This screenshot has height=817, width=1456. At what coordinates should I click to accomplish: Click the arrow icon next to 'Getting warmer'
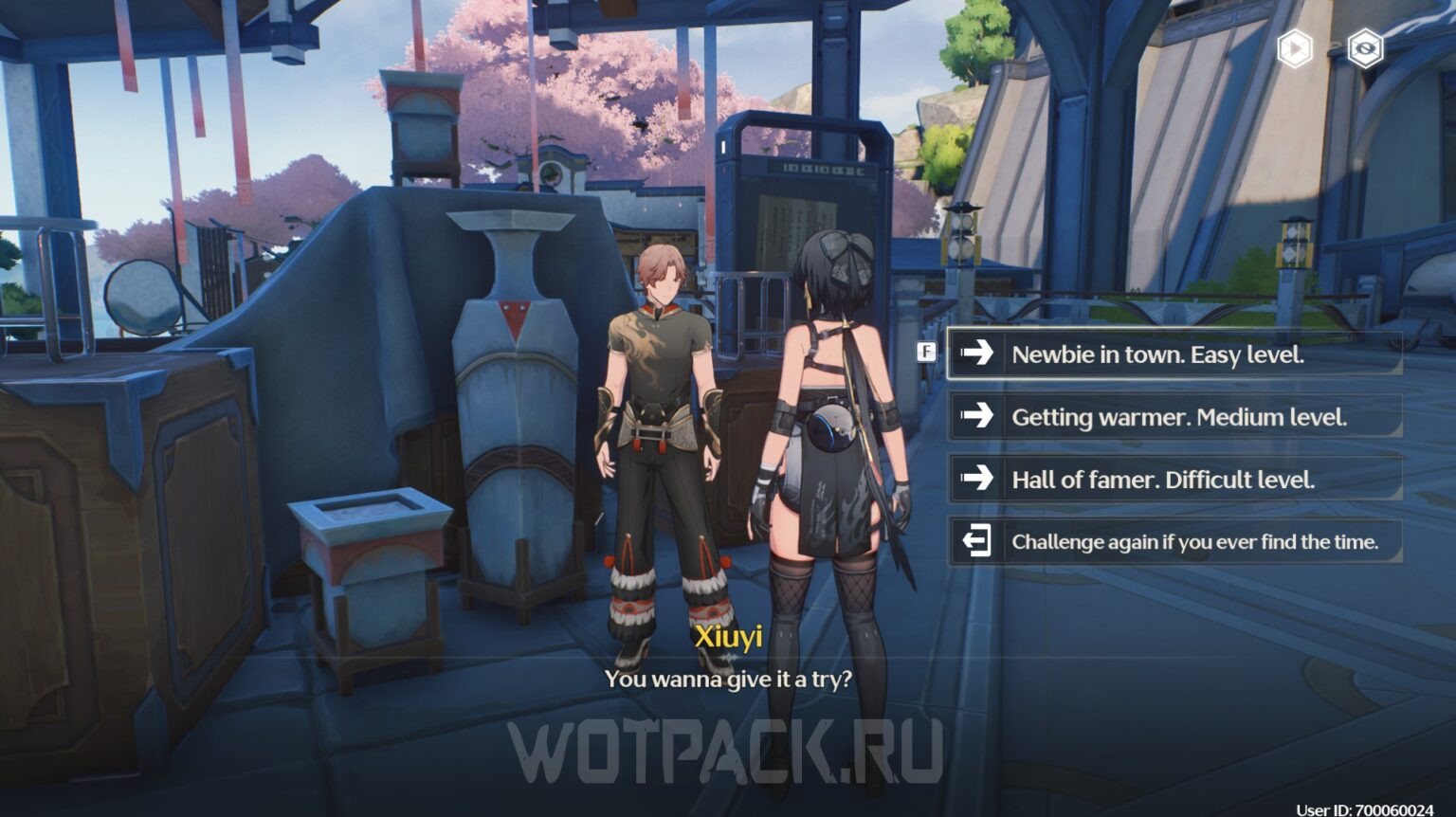coord(975,417)
